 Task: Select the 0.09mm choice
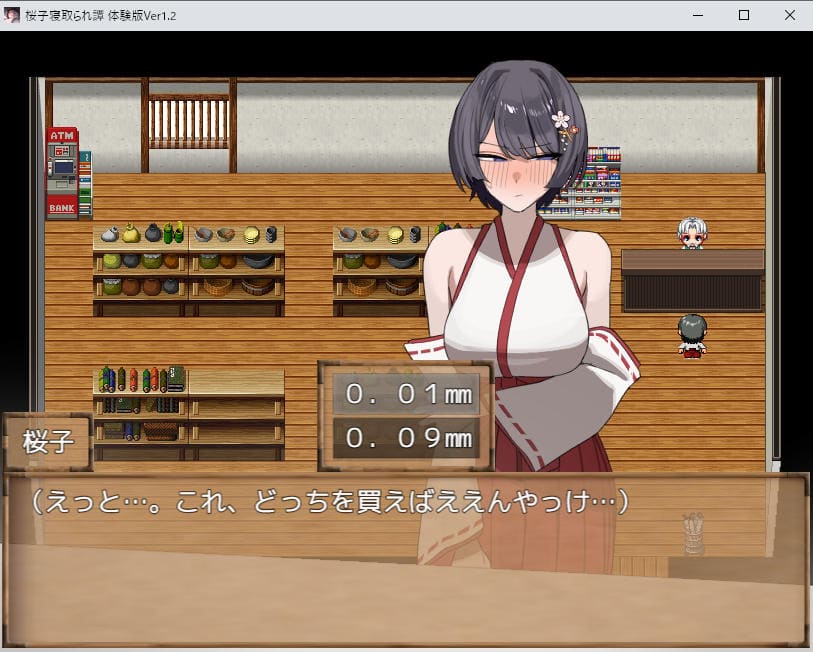click(x=406, y=437)
